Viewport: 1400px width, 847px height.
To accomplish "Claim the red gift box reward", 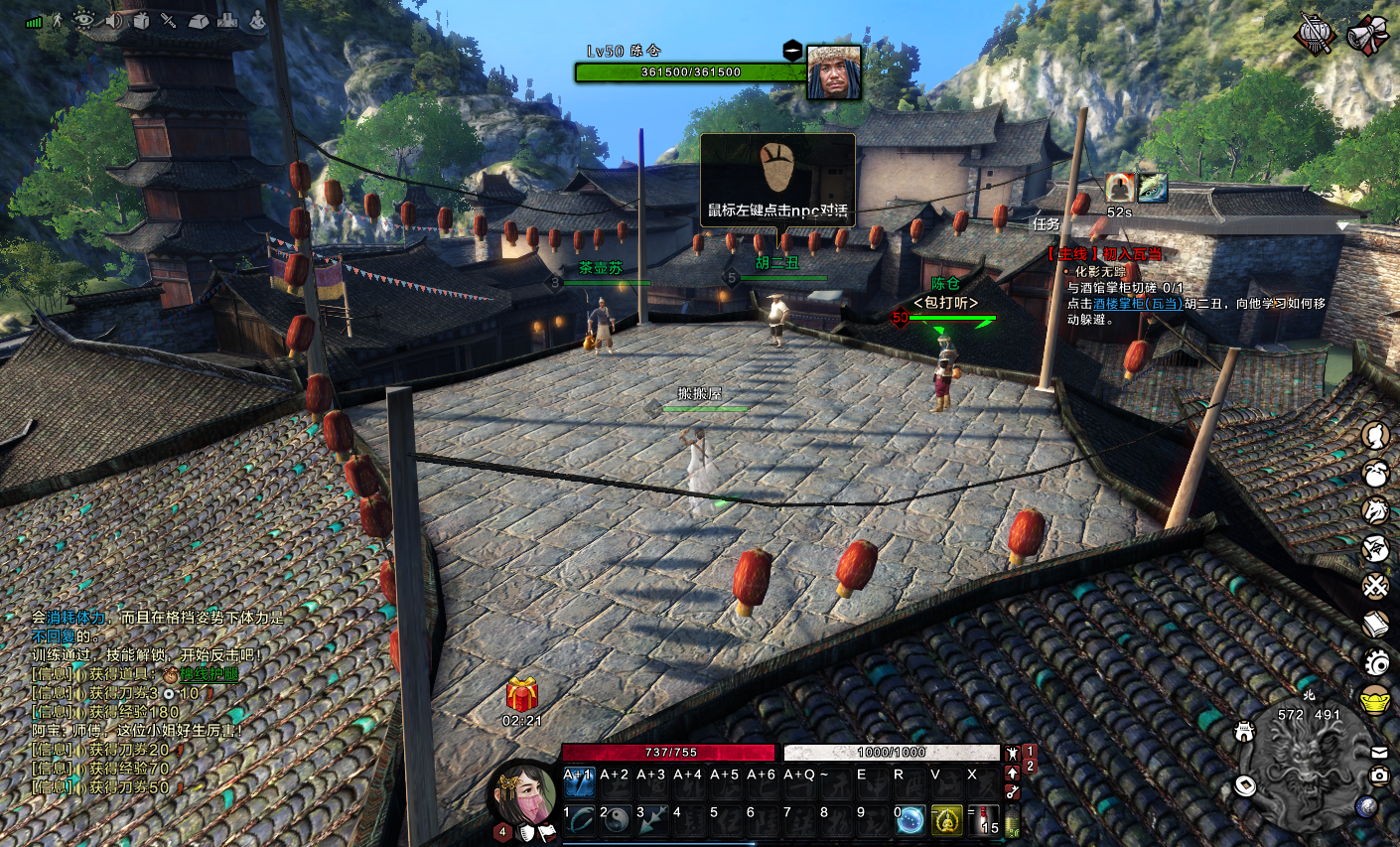I will (x=522, y=694).
